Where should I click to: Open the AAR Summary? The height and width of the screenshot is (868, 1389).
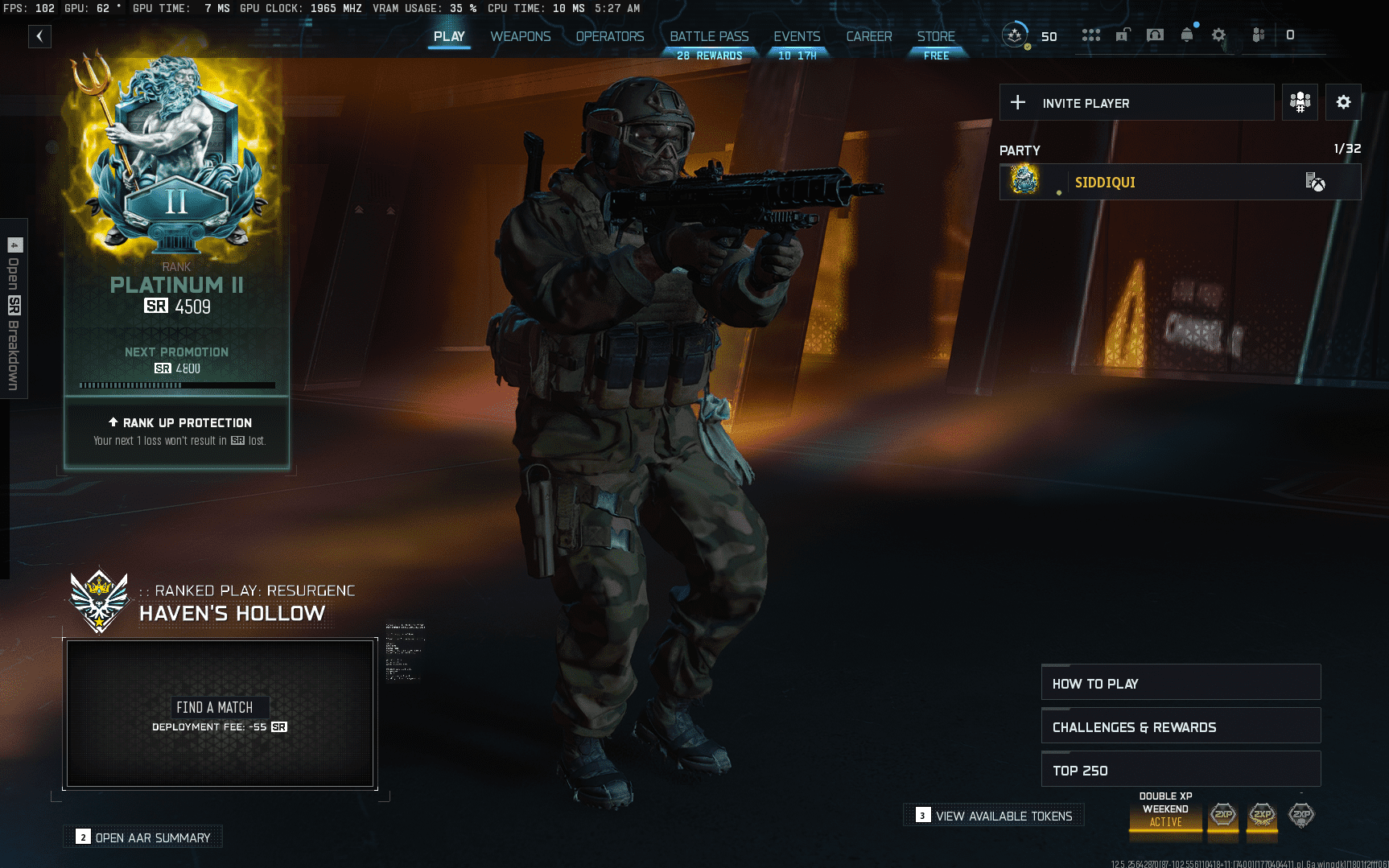click(x=142, y=837)
